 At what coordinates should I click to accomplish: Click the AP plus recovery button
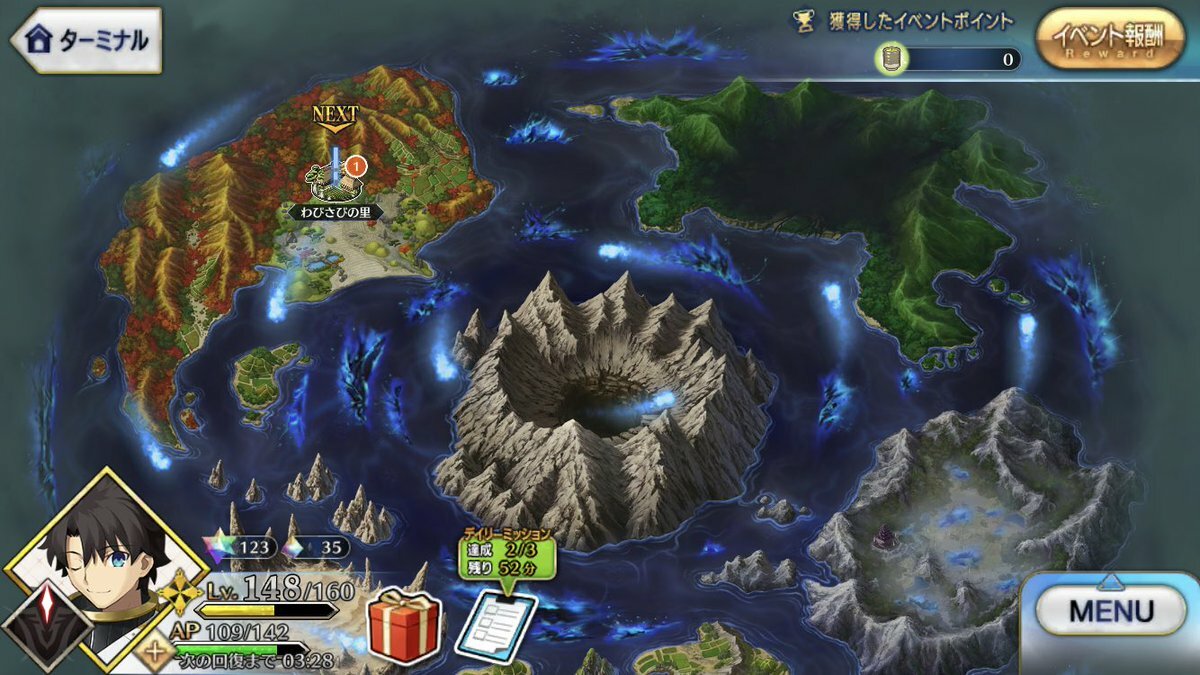(155, 655)
